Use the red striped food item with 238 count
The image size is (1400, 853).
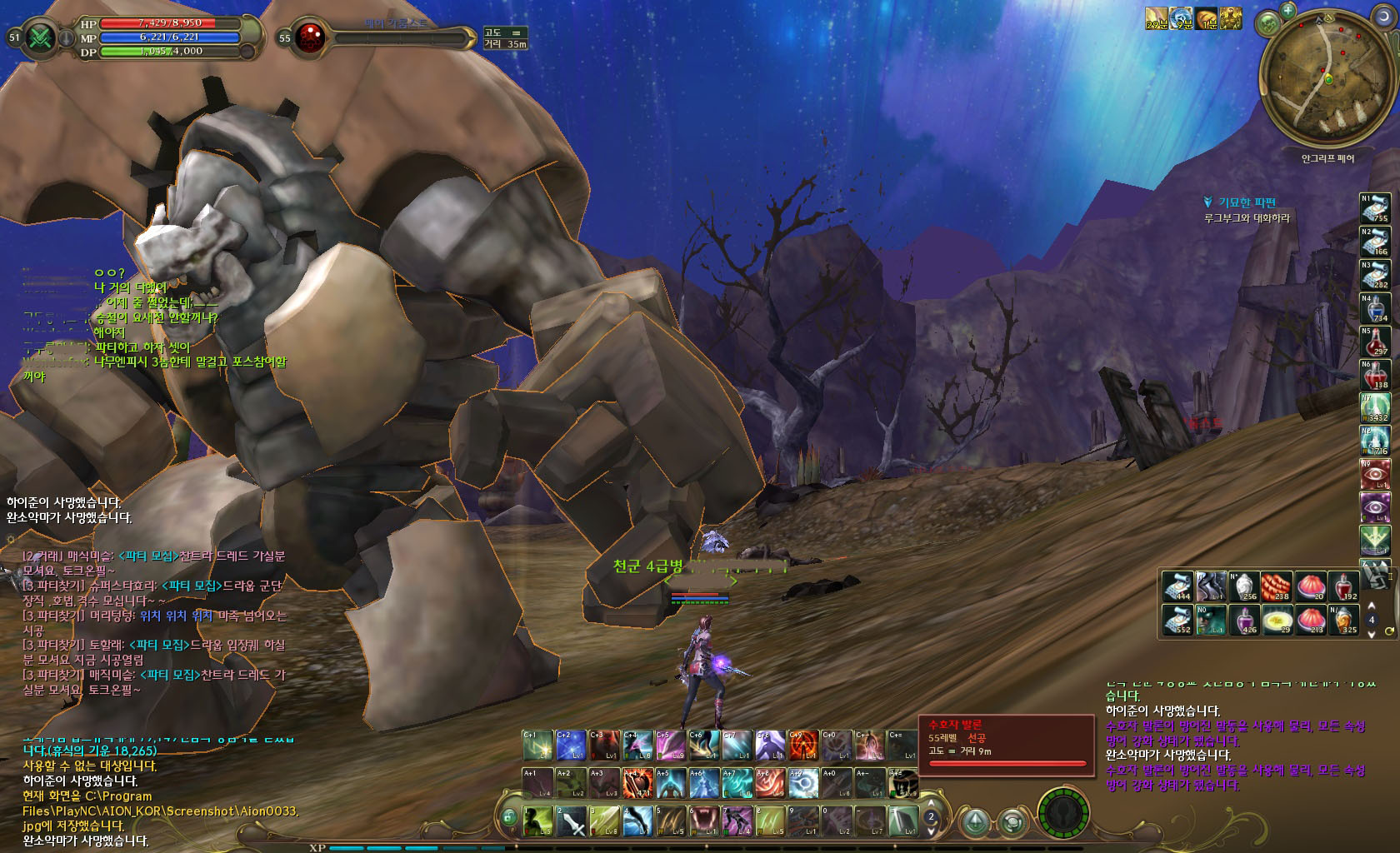pyautogui.click(x=1275, y=586)
